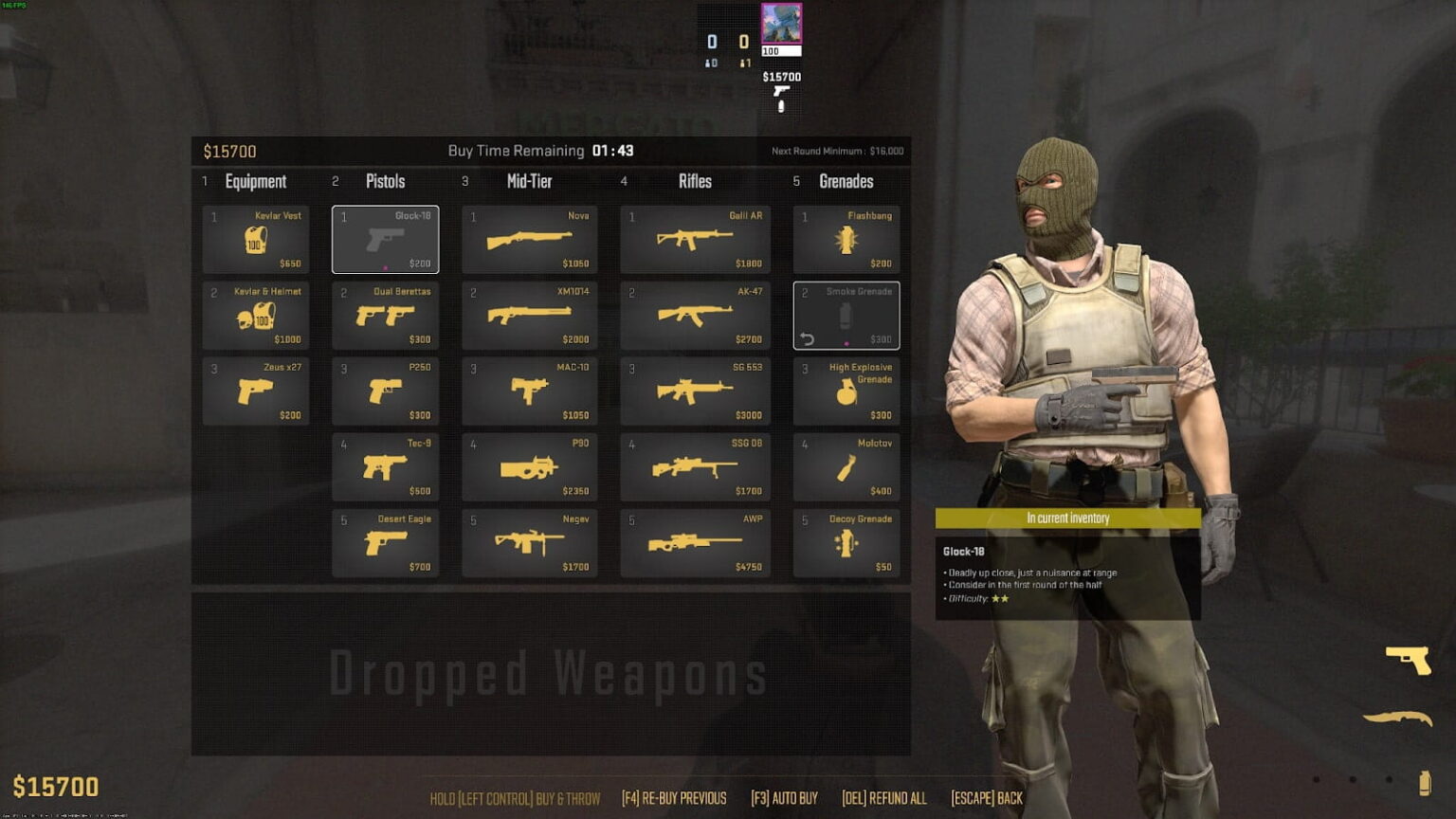Image resolution: width=1456 pixels, height=819 pixels.
Task: Select the pistol in the bottom-right inventory
Action: point(1410,661)
